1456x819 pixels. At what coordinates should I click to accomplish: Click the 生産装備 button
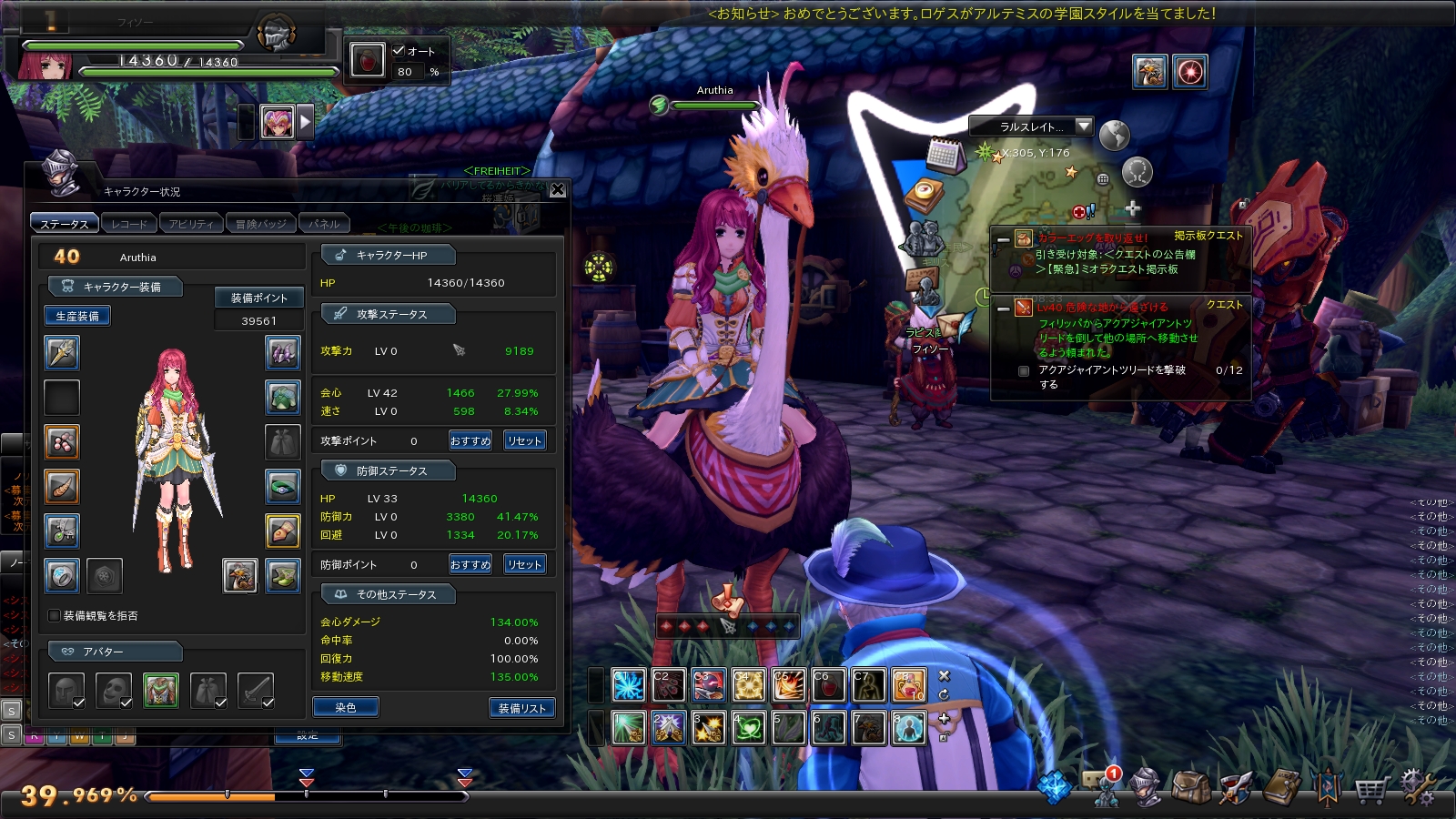click(77, 316)
